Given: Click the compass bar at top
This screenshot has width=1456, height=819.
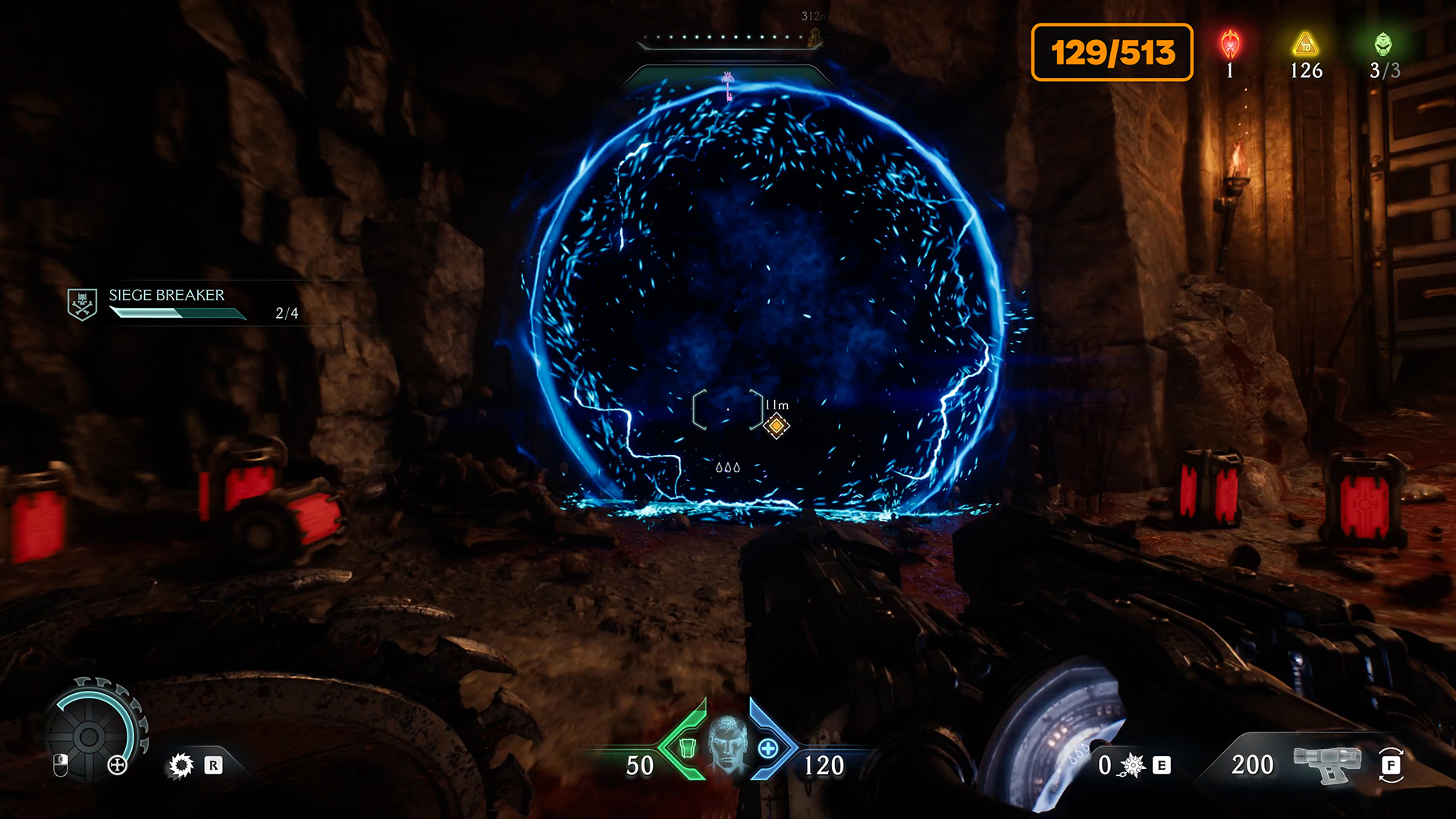Looking at the screenshot, I should point(728,38).
